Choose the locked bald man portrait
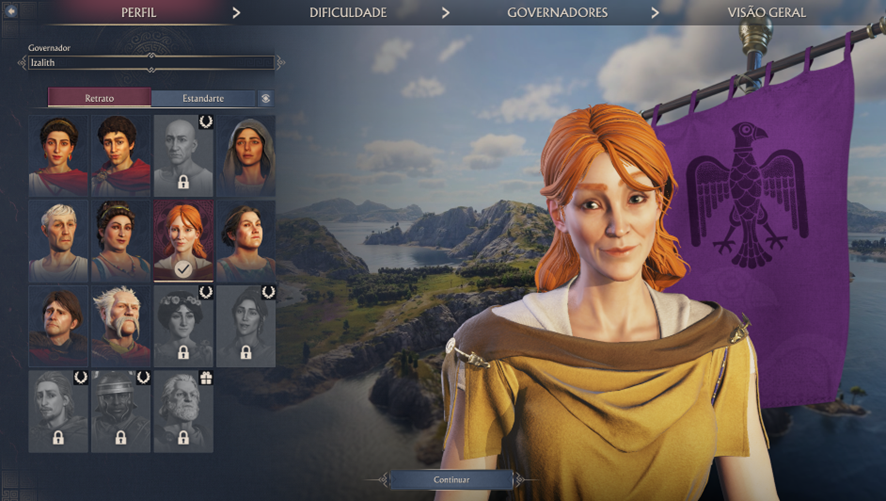The width and height of the screenshot is (886, 501). [183, 155]
